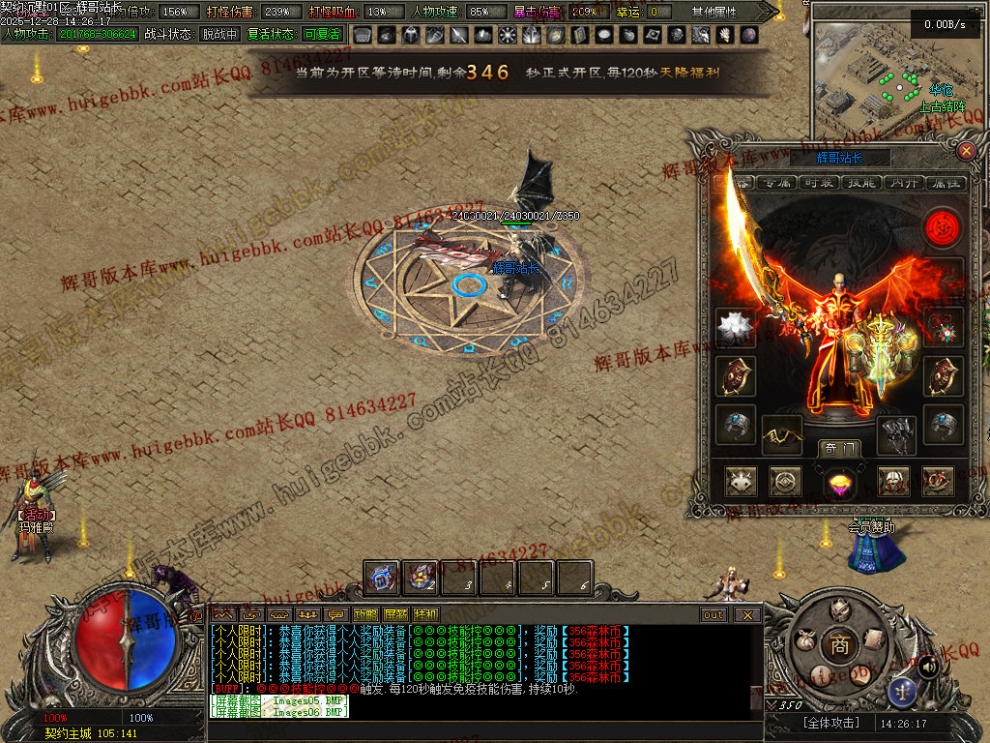Open the 技能 (skills) tab

point(862,183)
